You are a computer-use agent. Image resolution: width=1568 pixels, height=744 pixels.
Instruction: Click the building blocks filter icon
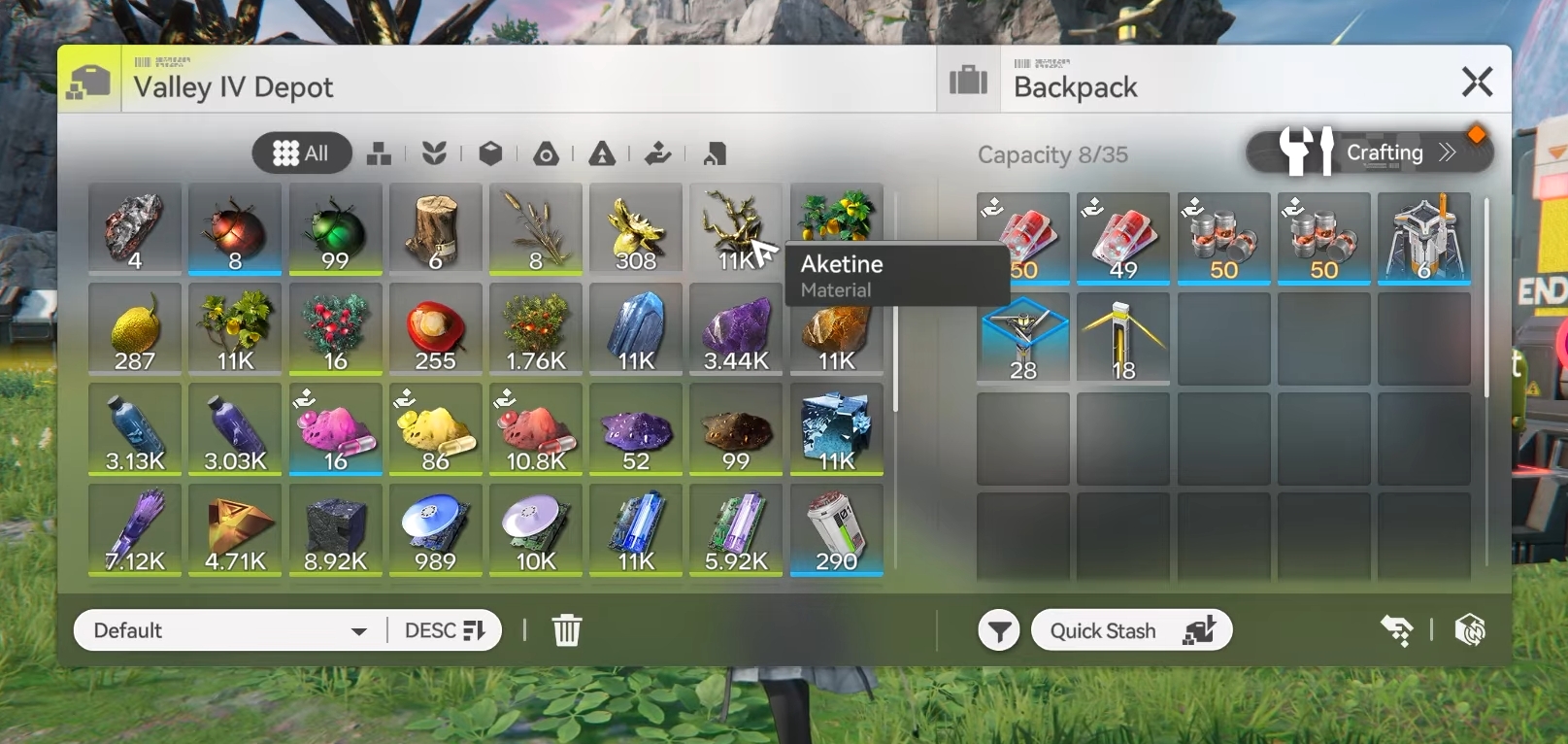[x=379, y=152]
